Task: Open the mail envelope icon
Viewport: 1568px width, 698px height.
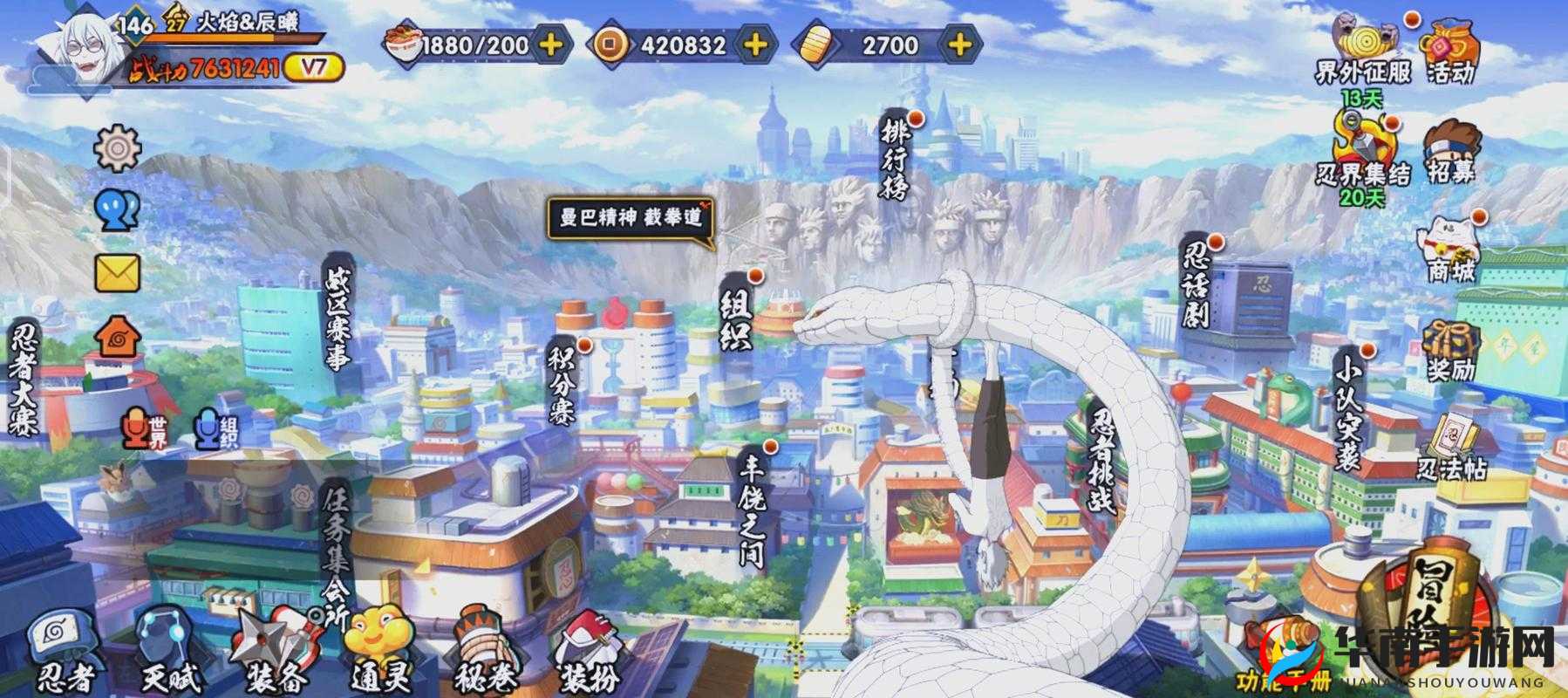Action: click(x=117, y=272)
